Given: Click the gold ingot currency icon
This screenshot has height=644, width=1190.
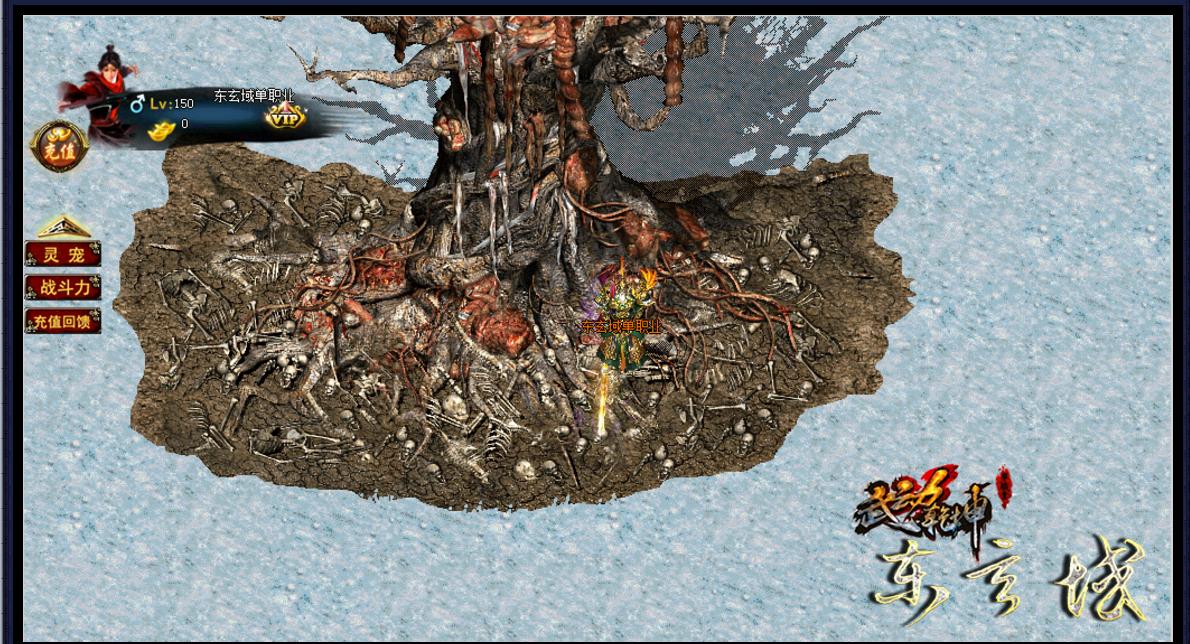Looking at the screenshot, I should pyautogui.click(x=160, y=129).
